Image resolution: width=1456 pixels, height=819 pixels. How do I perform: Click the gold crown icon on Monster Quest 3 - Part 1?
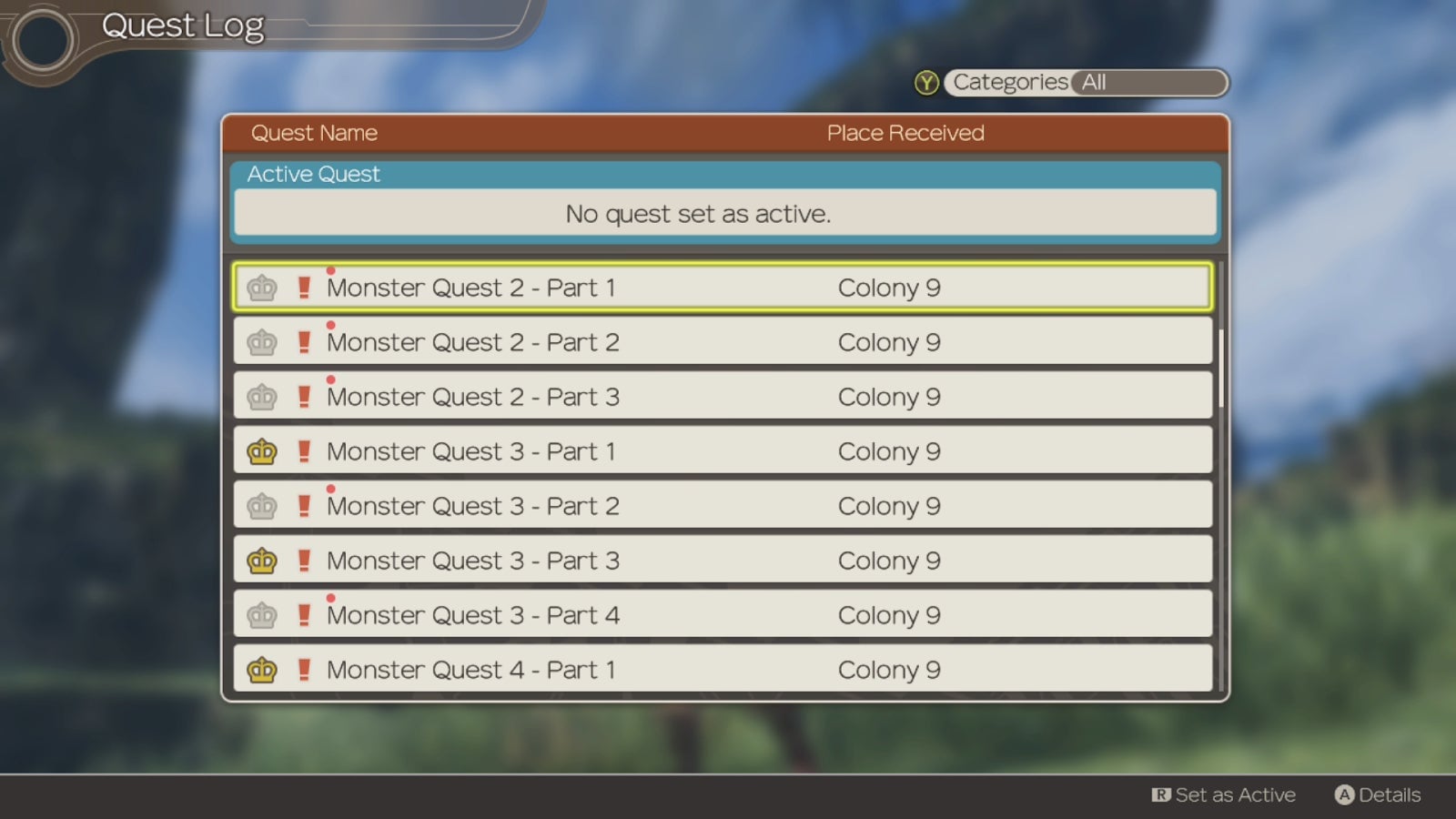pos(261,451)
